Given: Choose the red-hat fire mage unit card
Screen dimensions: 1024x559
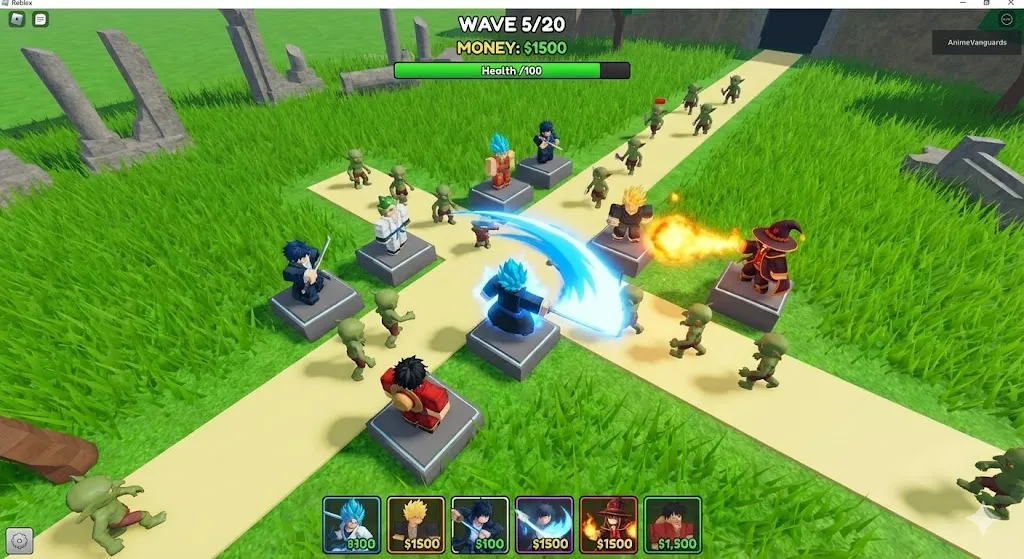Looking at the screenshot, I should click(x=608, y=525).
